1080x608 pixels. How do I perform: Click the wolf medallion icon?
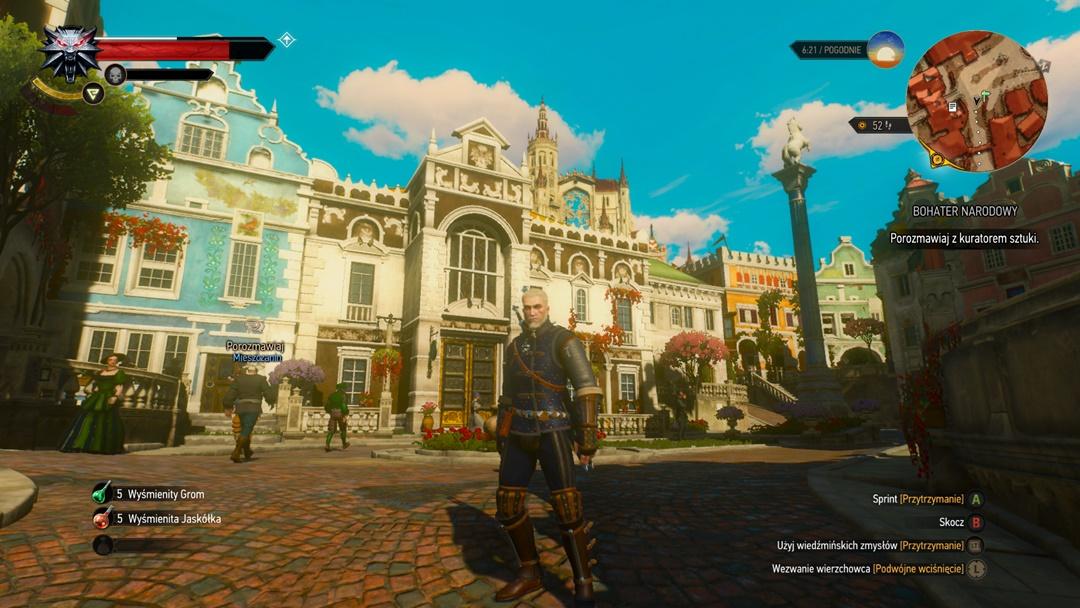click(x=69, y=52)
